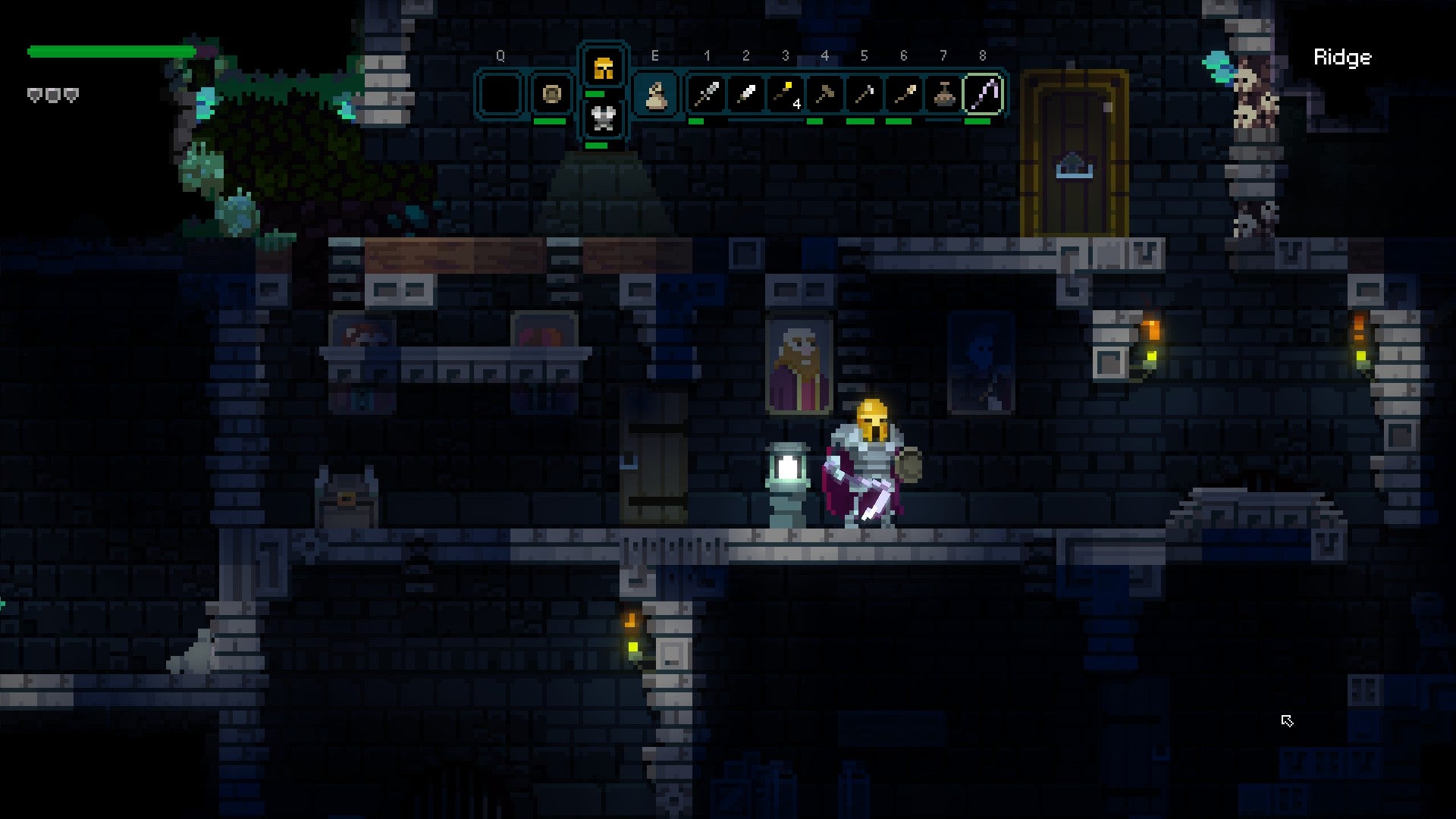The height and width of the screenshot is (819, 1456).
Task: Select the torch stack in slot 3
Action: pyautogui.click(x=785, y=93)
